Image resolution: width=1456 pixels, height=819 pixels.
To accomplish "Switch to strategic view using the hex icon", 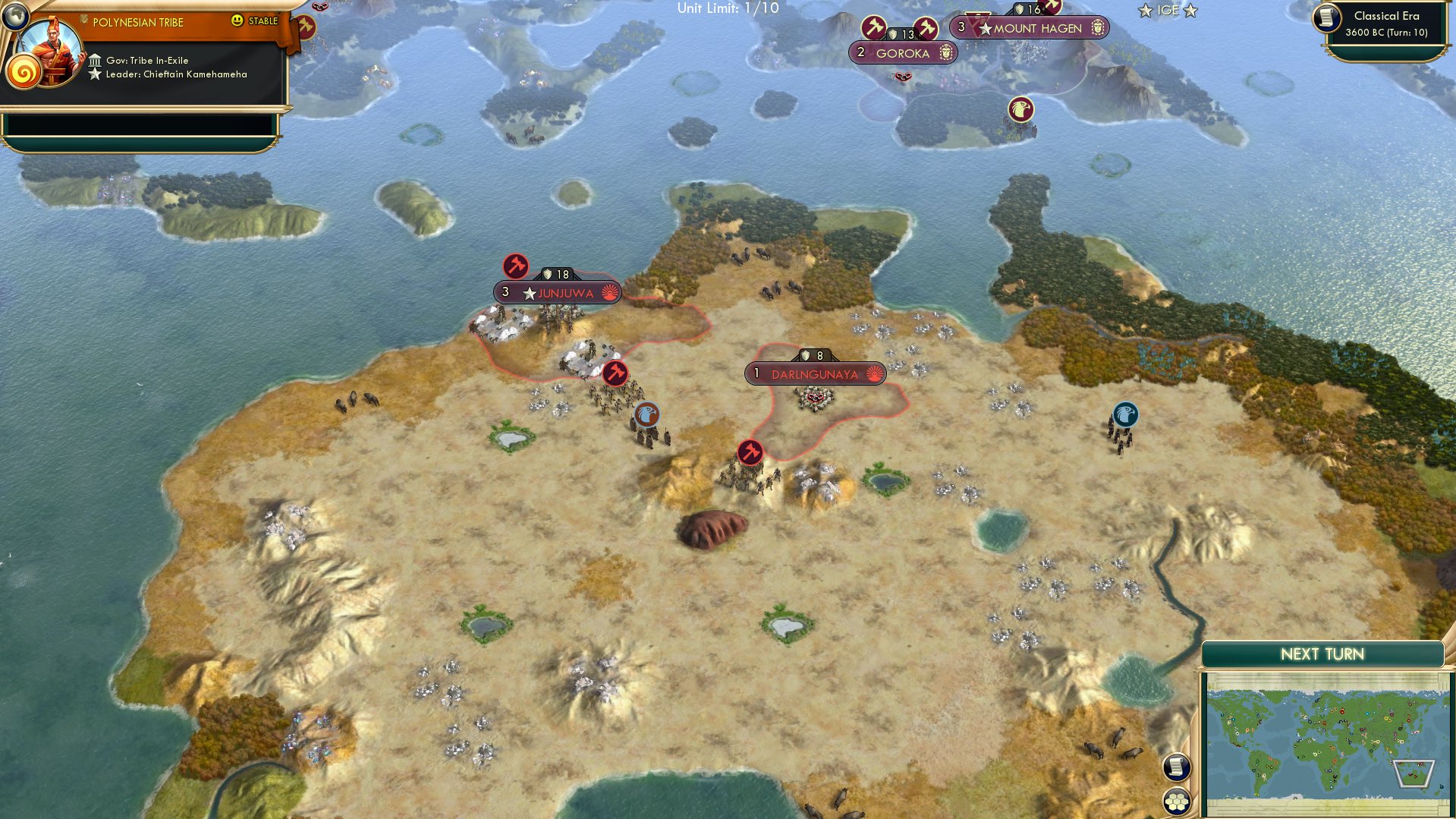I will pyautogui.click(x=1175, y=799).
